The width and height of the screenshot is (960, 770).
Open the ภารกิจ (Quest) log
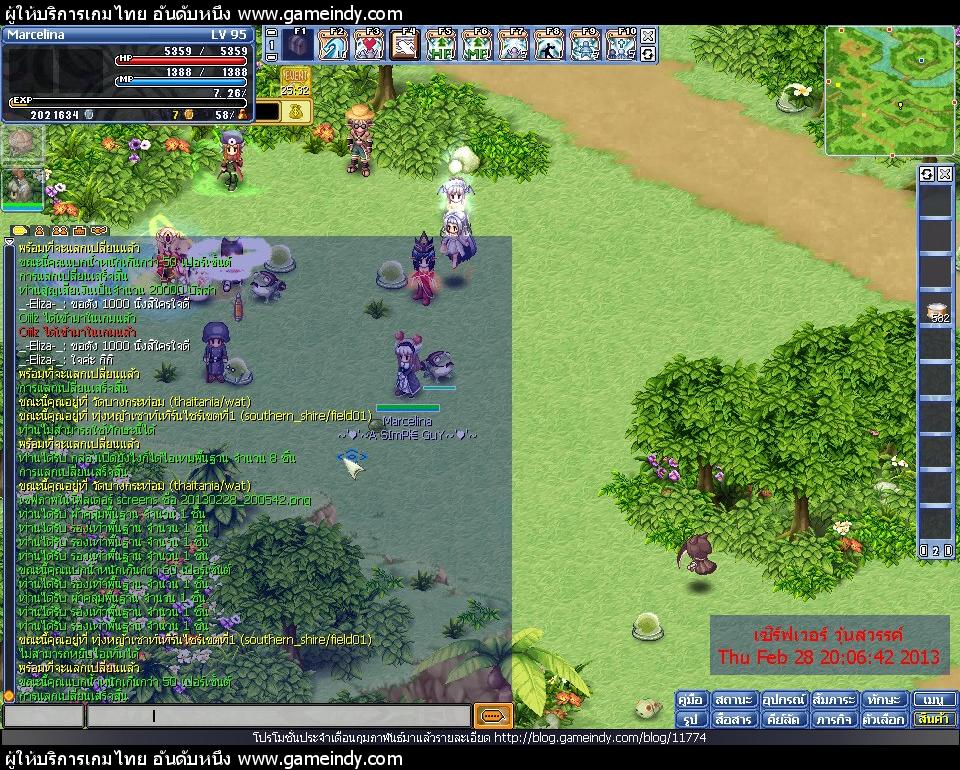[833, 719]
